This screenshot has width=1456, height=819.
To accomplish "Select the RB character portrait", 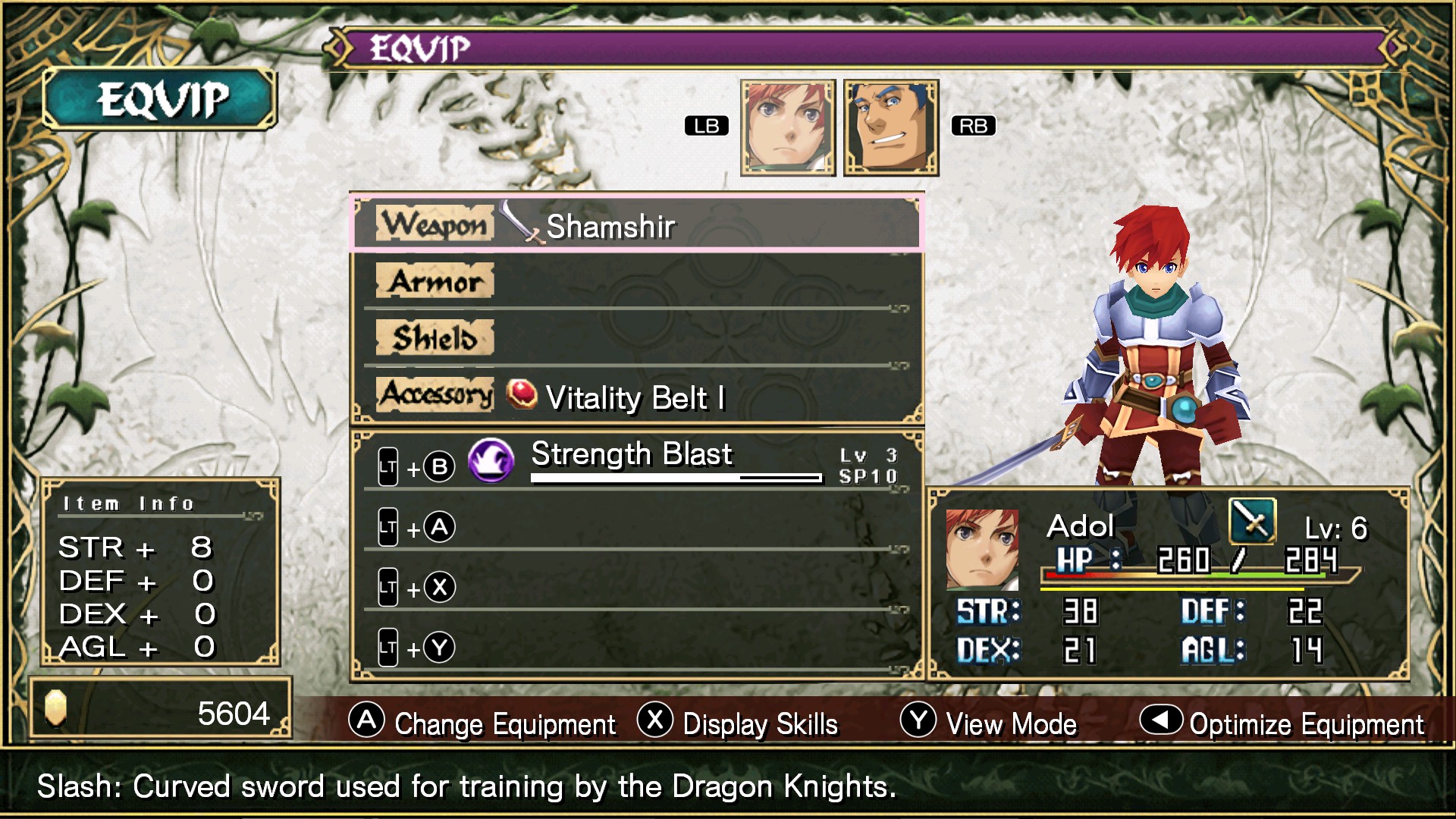I will pos(890,127).
